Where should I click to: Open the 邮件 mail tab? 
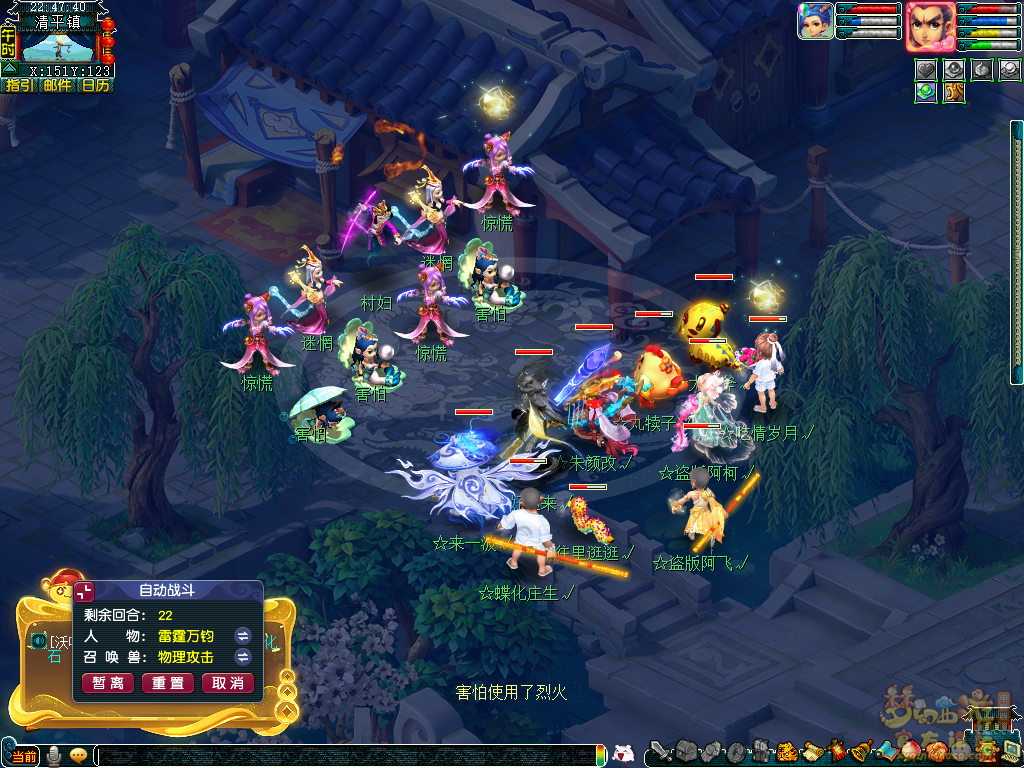(57, 86)
